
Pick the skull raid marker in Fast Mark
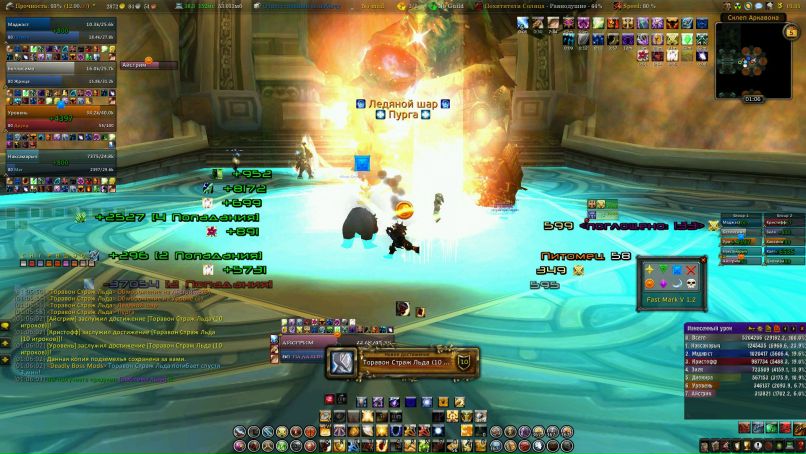[690, 284]
